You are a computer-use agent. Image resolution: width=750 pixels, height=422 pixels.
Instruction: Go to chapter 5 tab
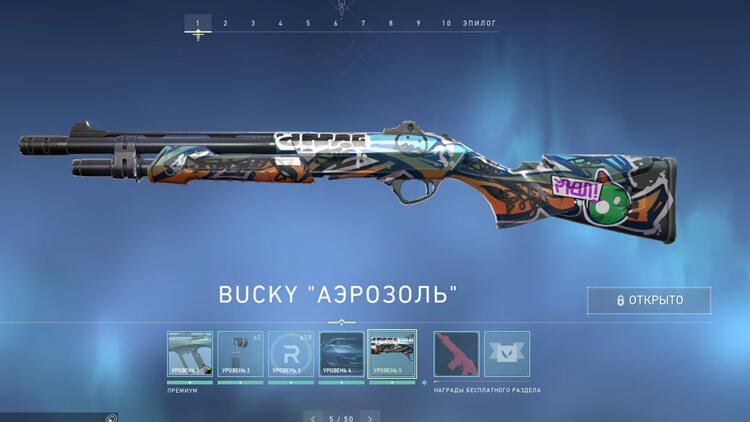(308, 23)
